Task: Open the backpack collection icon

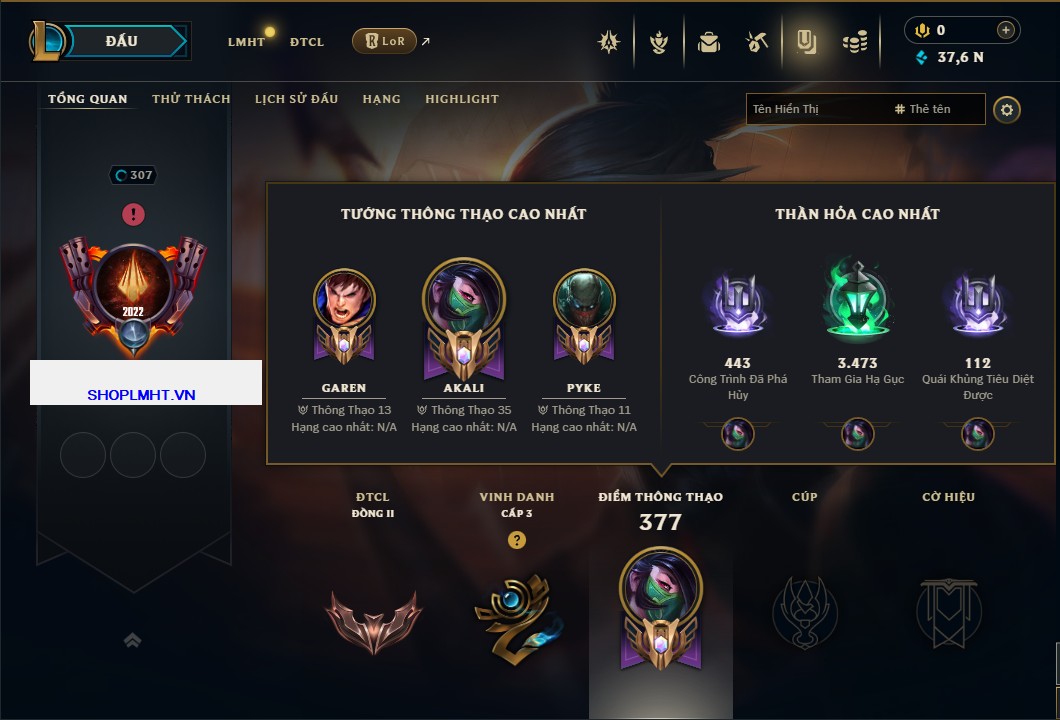Action: pyautogui.click(x=709, y=42)
